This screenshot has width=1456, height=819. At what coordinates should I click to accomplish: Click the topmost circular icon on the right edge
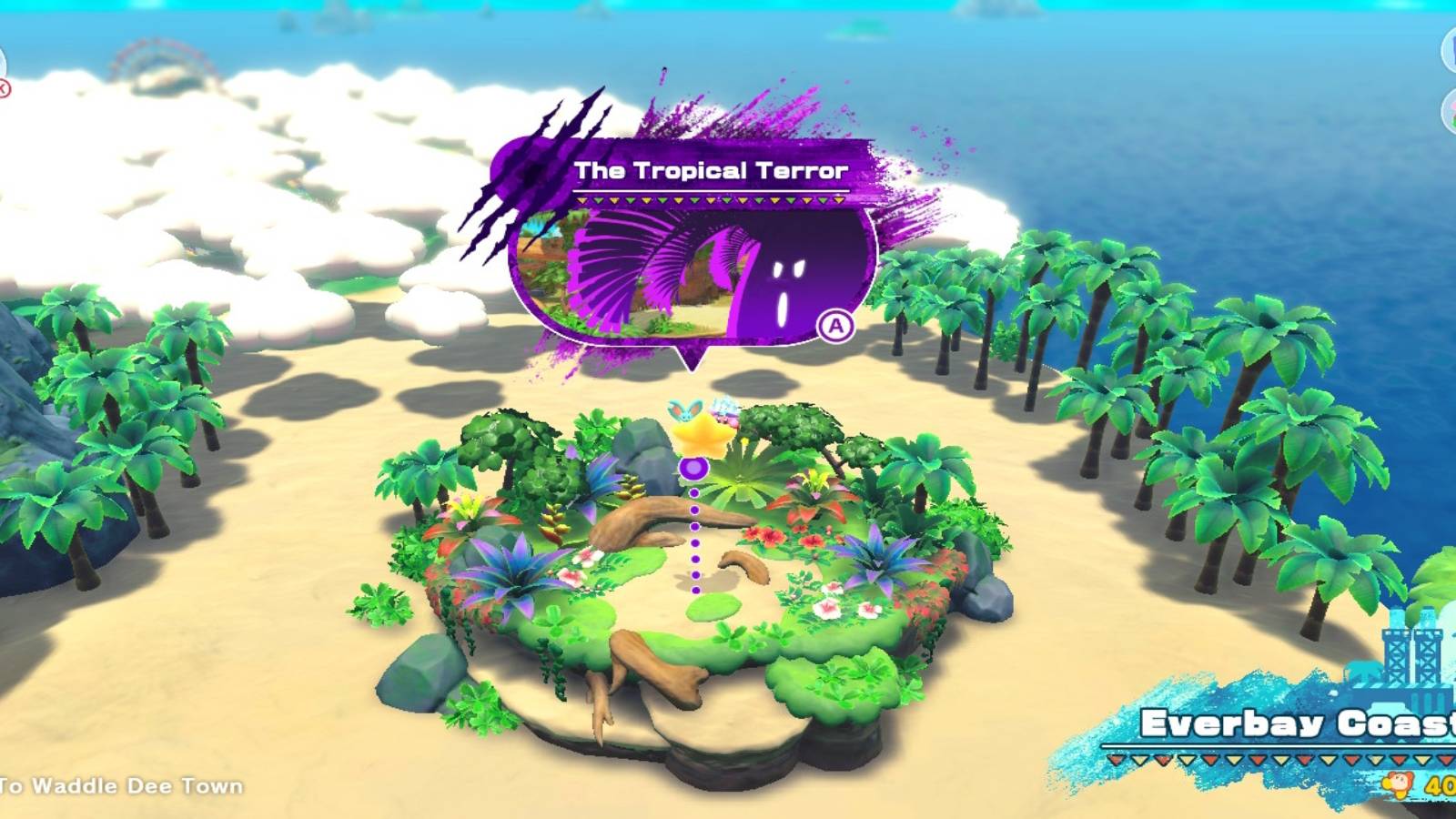pyautogui.click(x=1451, y=48)
